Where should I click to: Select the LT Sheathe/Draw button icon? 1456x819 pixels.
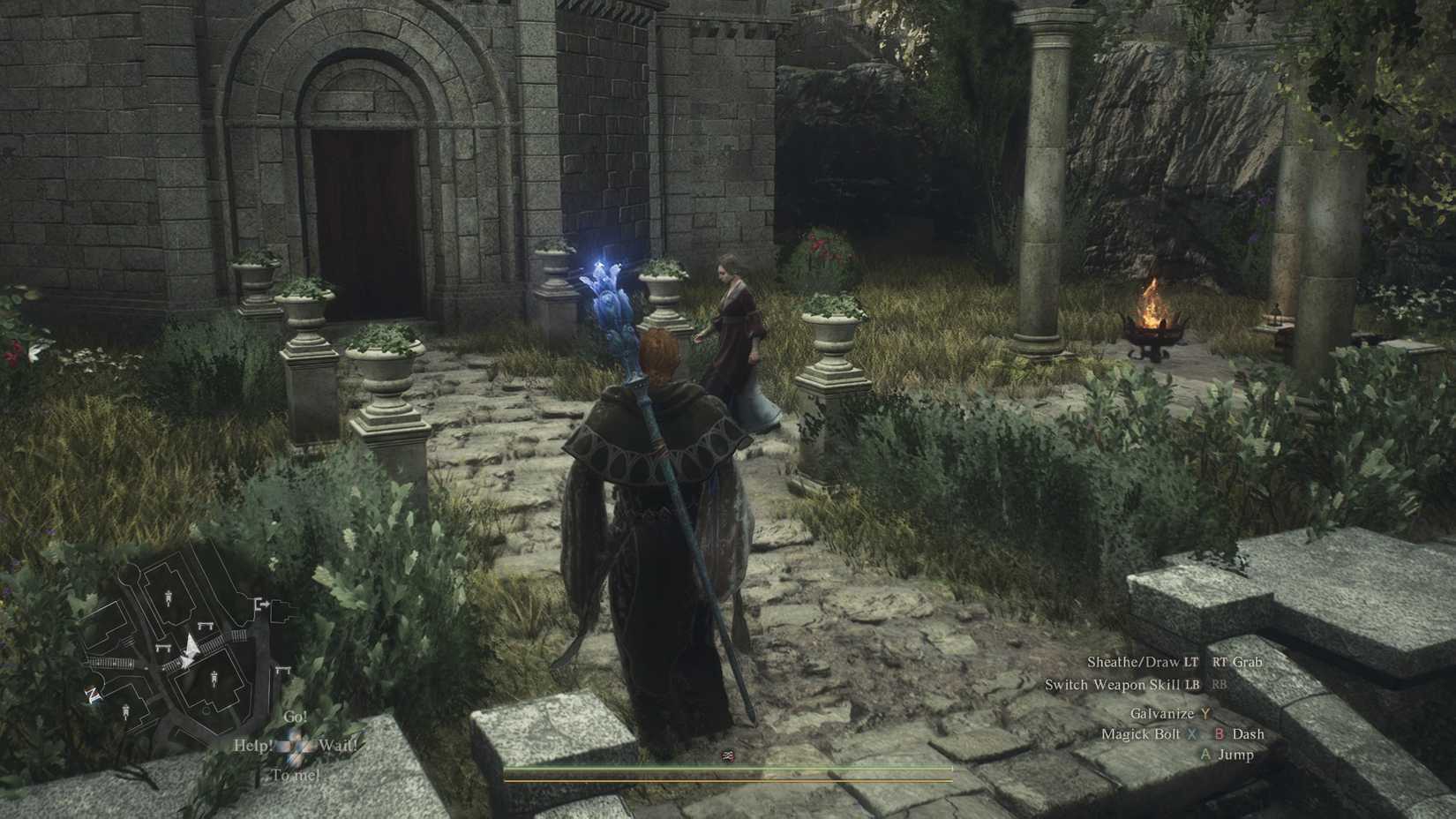pyautogui.click(x=1190, y=662)
